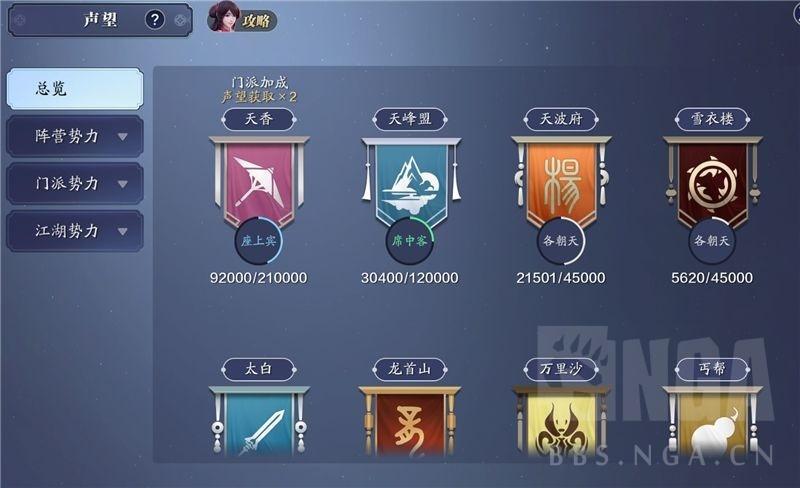This screenshot has width=800, height=488.
Task: Click the question mark help icon
Action: click(x=154, y=19)
